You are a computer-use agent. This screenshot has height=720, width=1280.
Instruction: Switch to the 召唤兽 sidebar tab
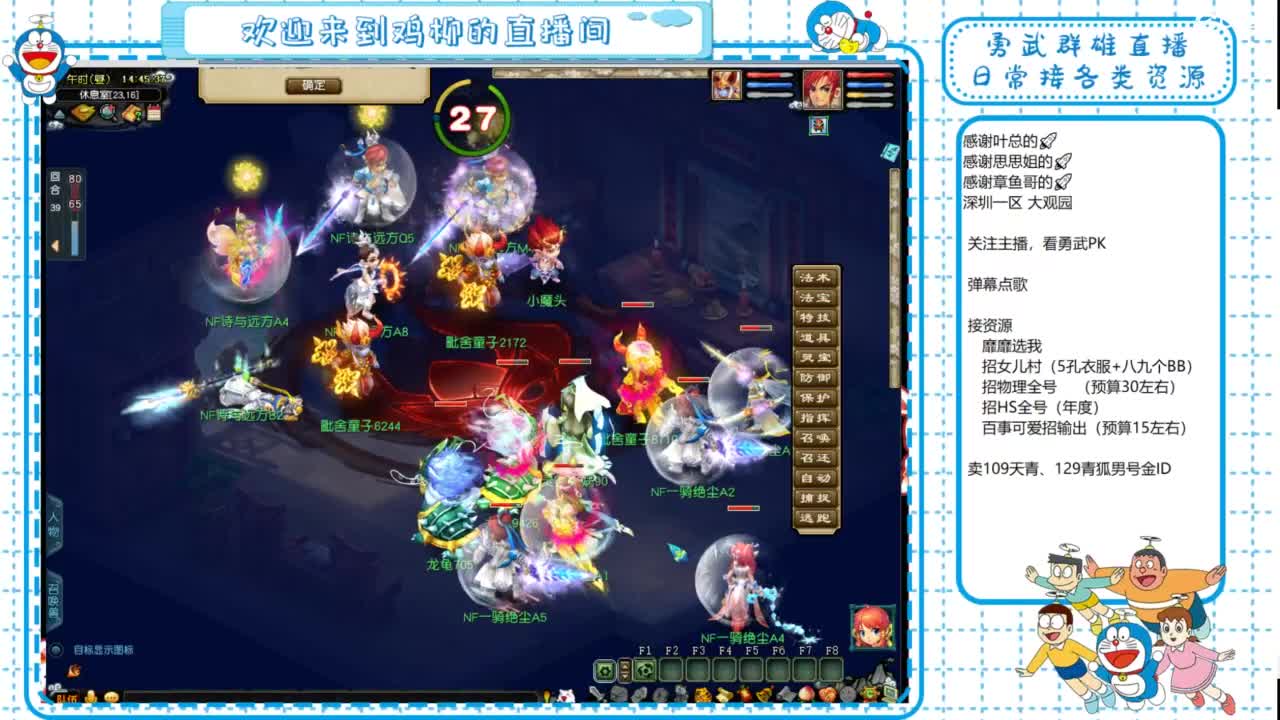54,596
